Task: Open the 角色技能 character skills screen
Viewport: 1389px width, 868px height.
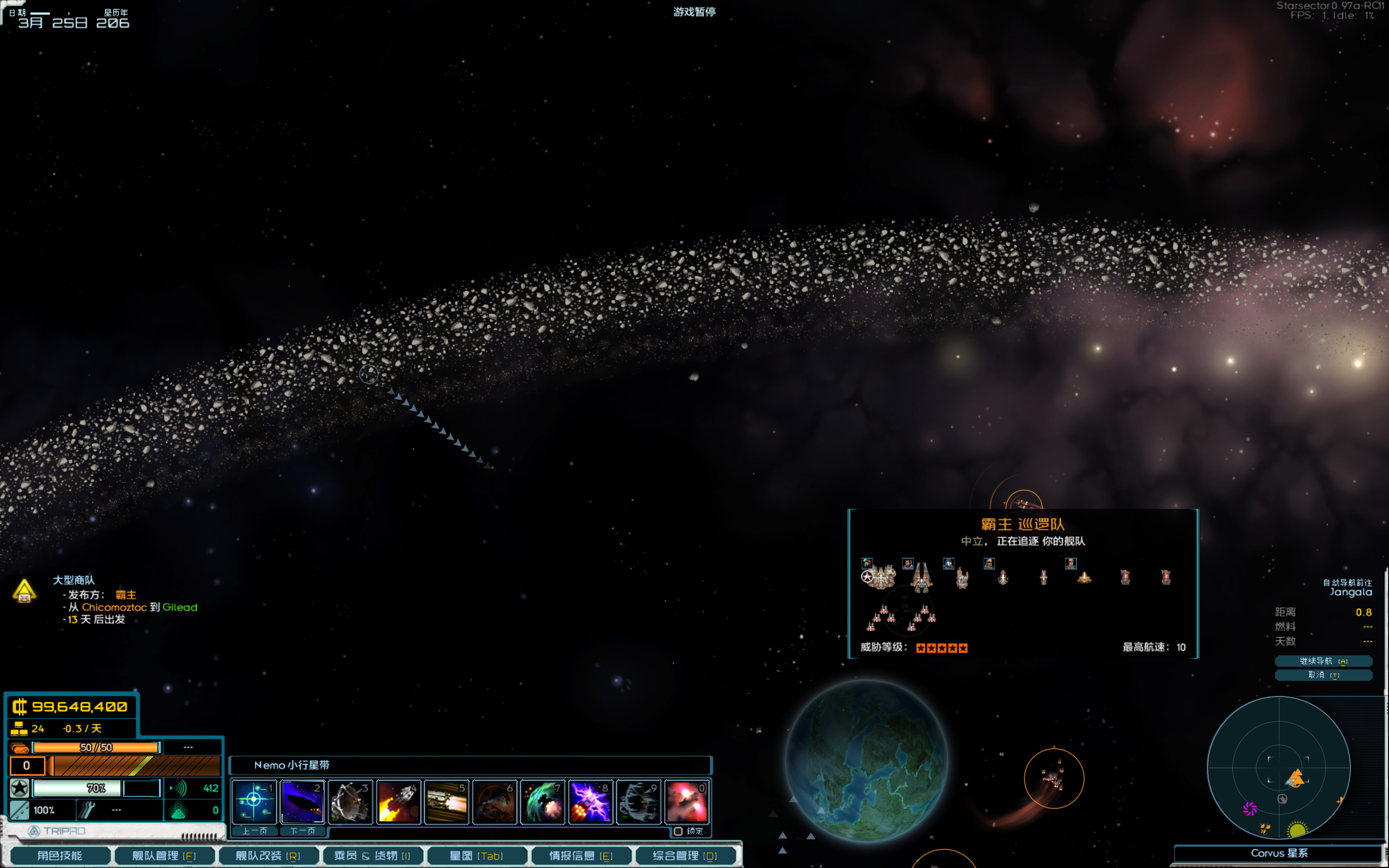Action: tap(60, 856)
